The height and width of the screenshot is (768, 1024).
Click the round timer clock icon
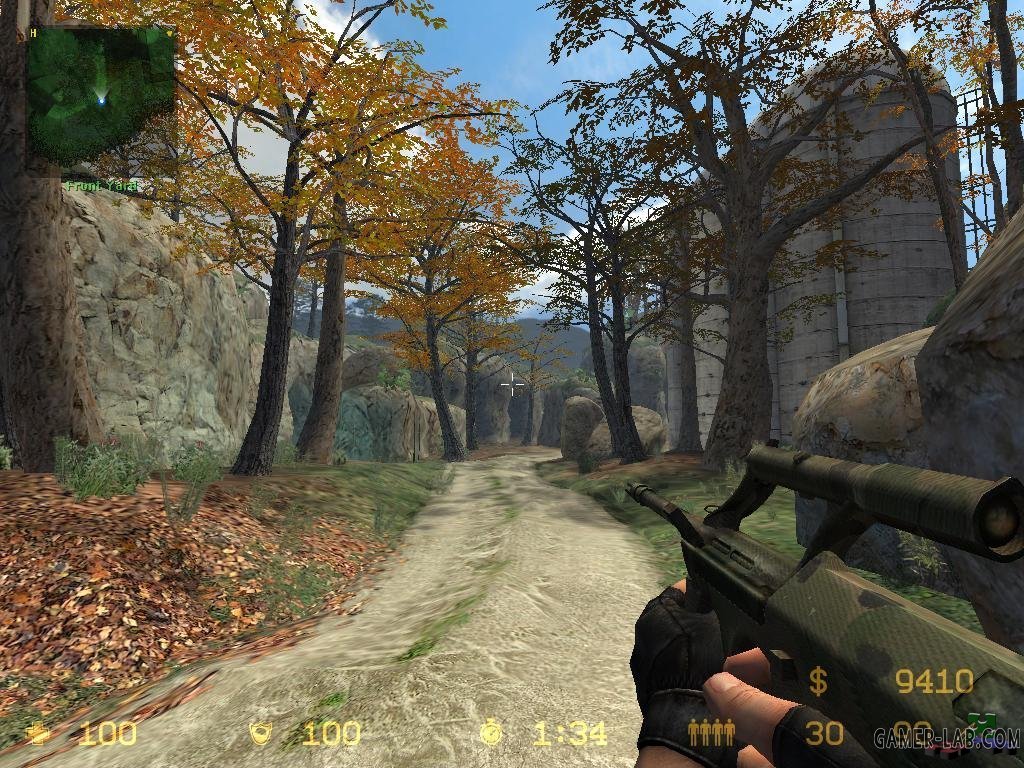point(491,733)
